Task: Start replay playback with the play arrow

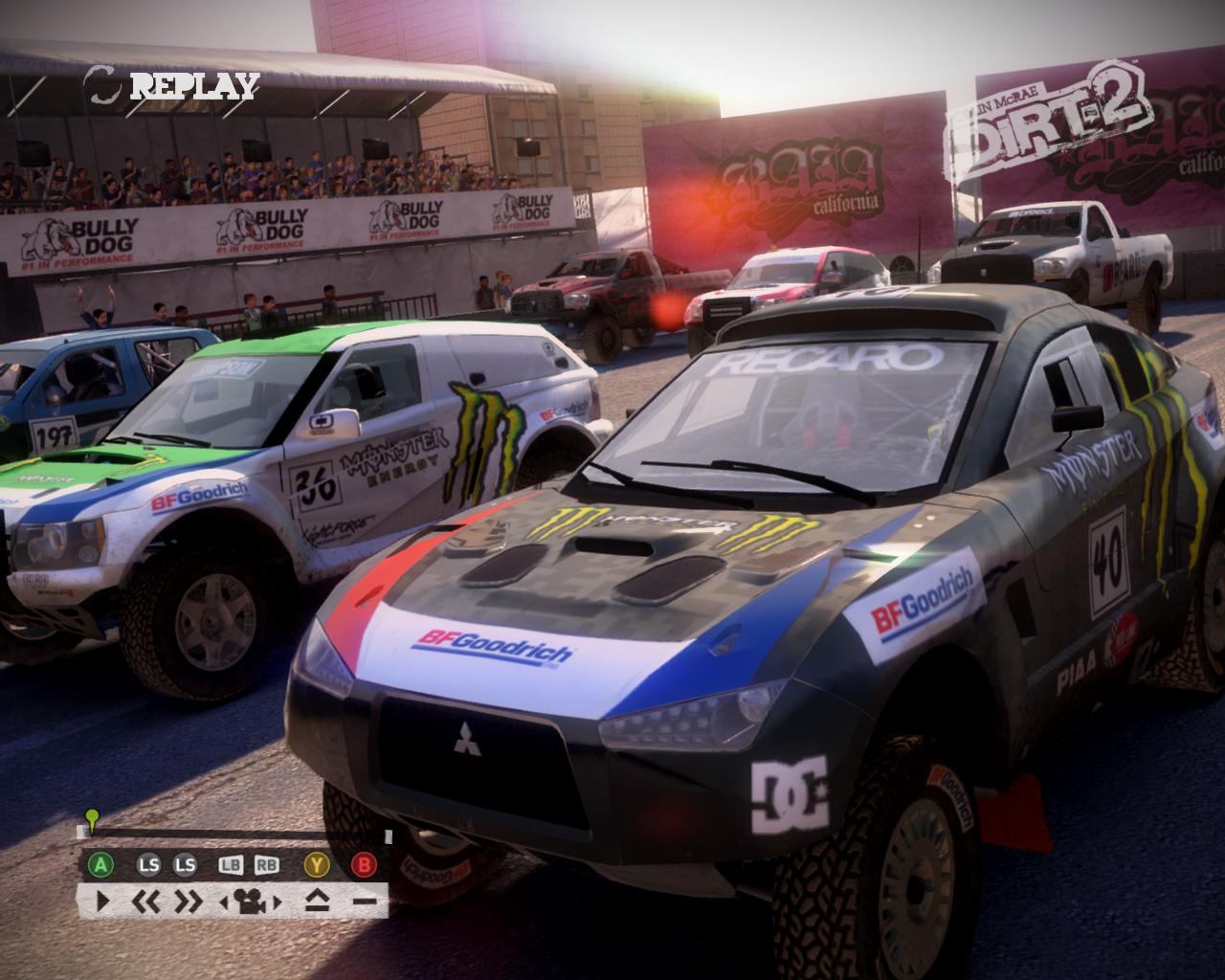Action: [x=103, y=901]
